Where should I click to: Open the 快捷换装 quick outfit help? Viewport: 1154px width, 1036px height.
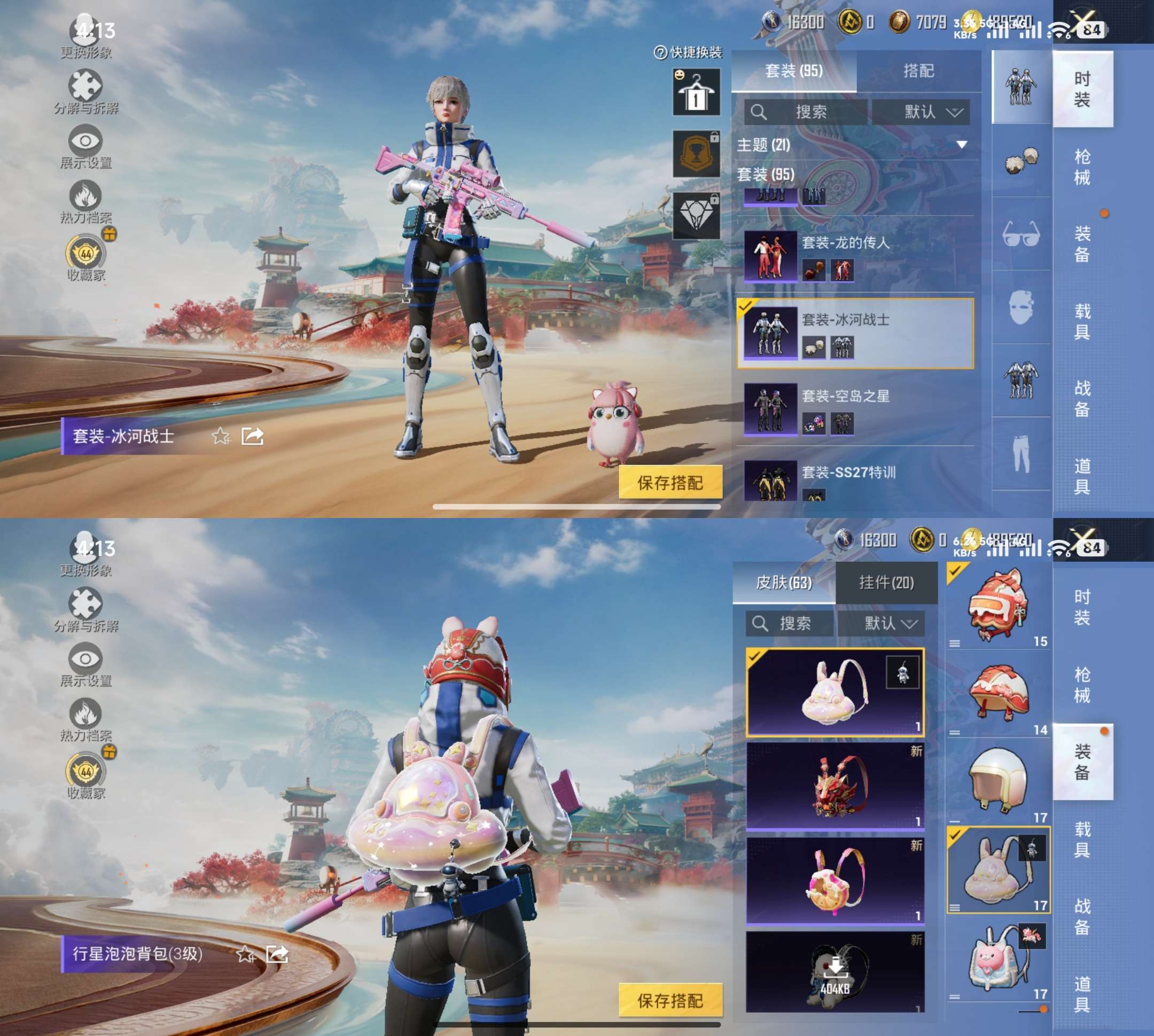[x=688, y=52]
